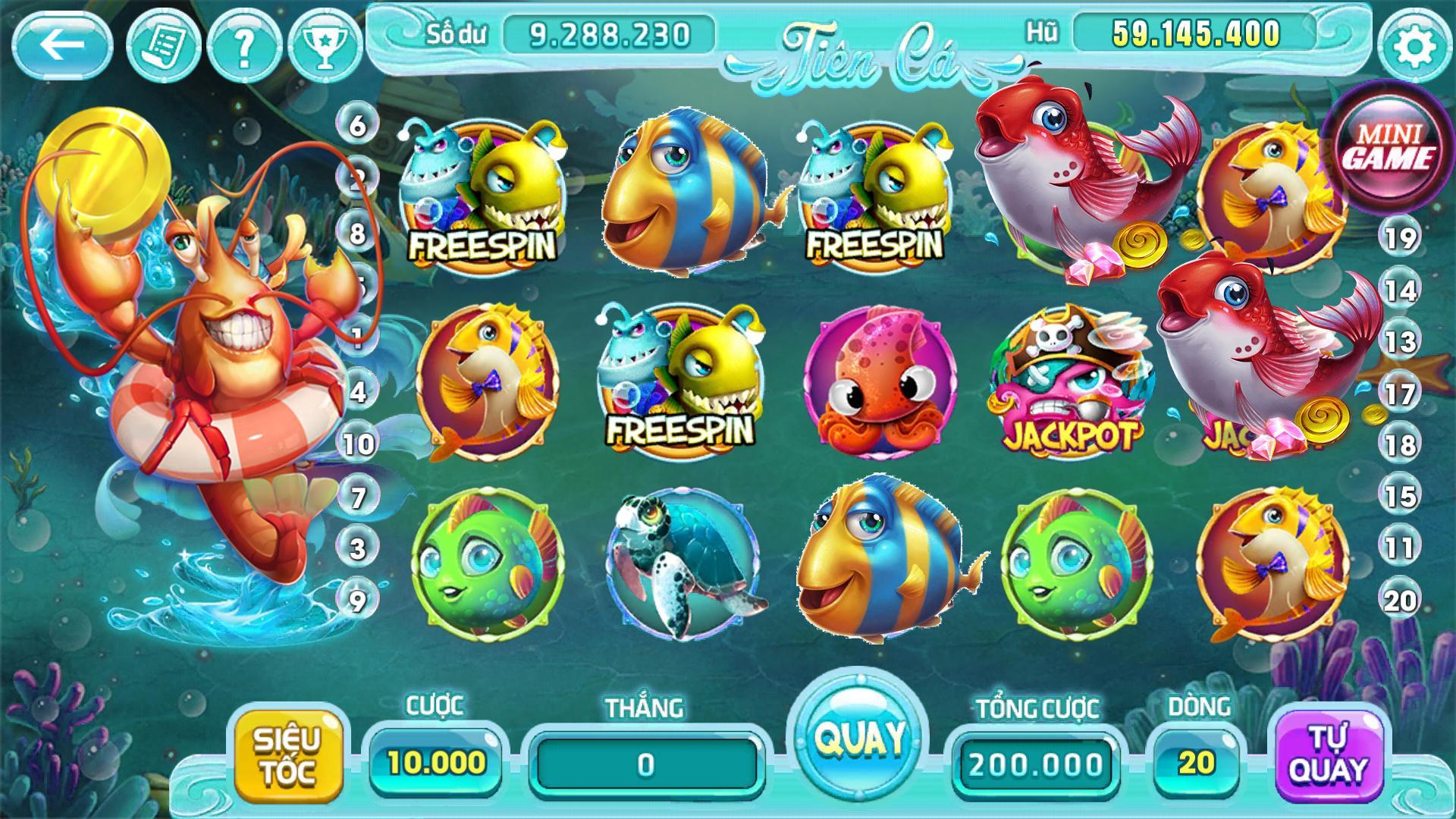The width and height of the screenshot is (1456, 819).
Task: Start auto spin with Tự Quay
Action: (x=1329, y=755)
